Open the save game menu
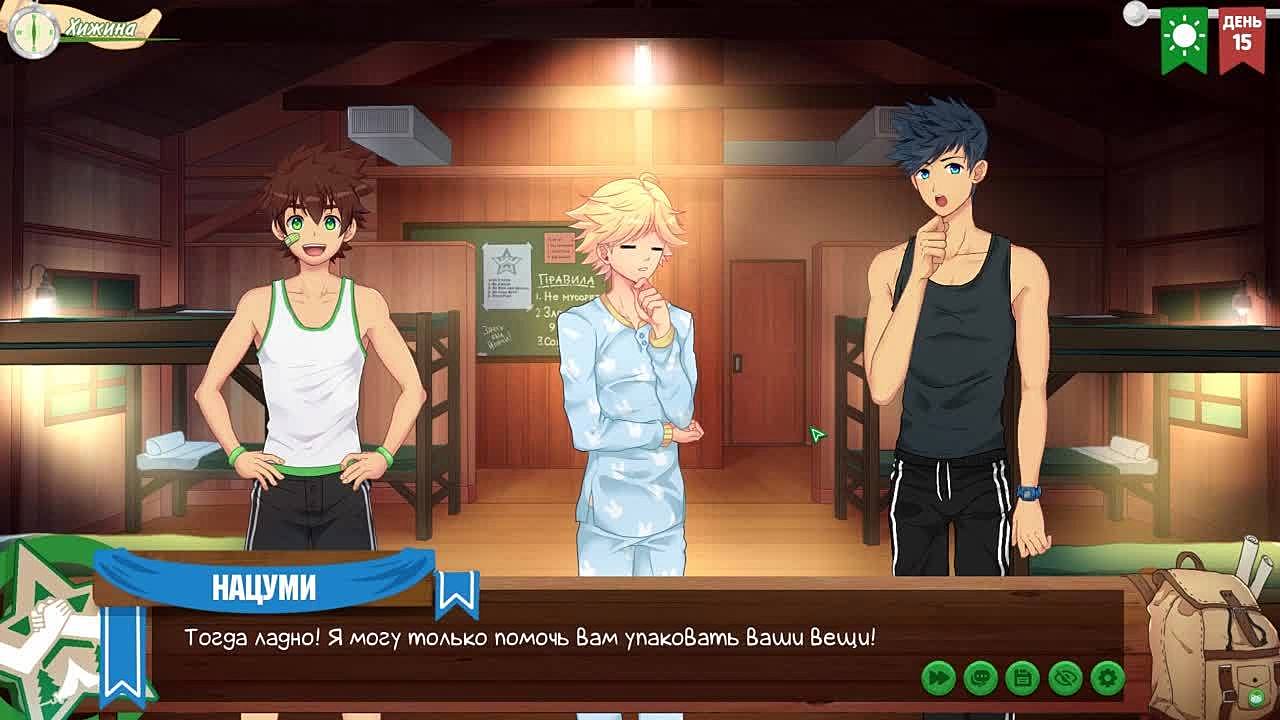The width and height of the screenshot is (1280, 720). 1023,678
